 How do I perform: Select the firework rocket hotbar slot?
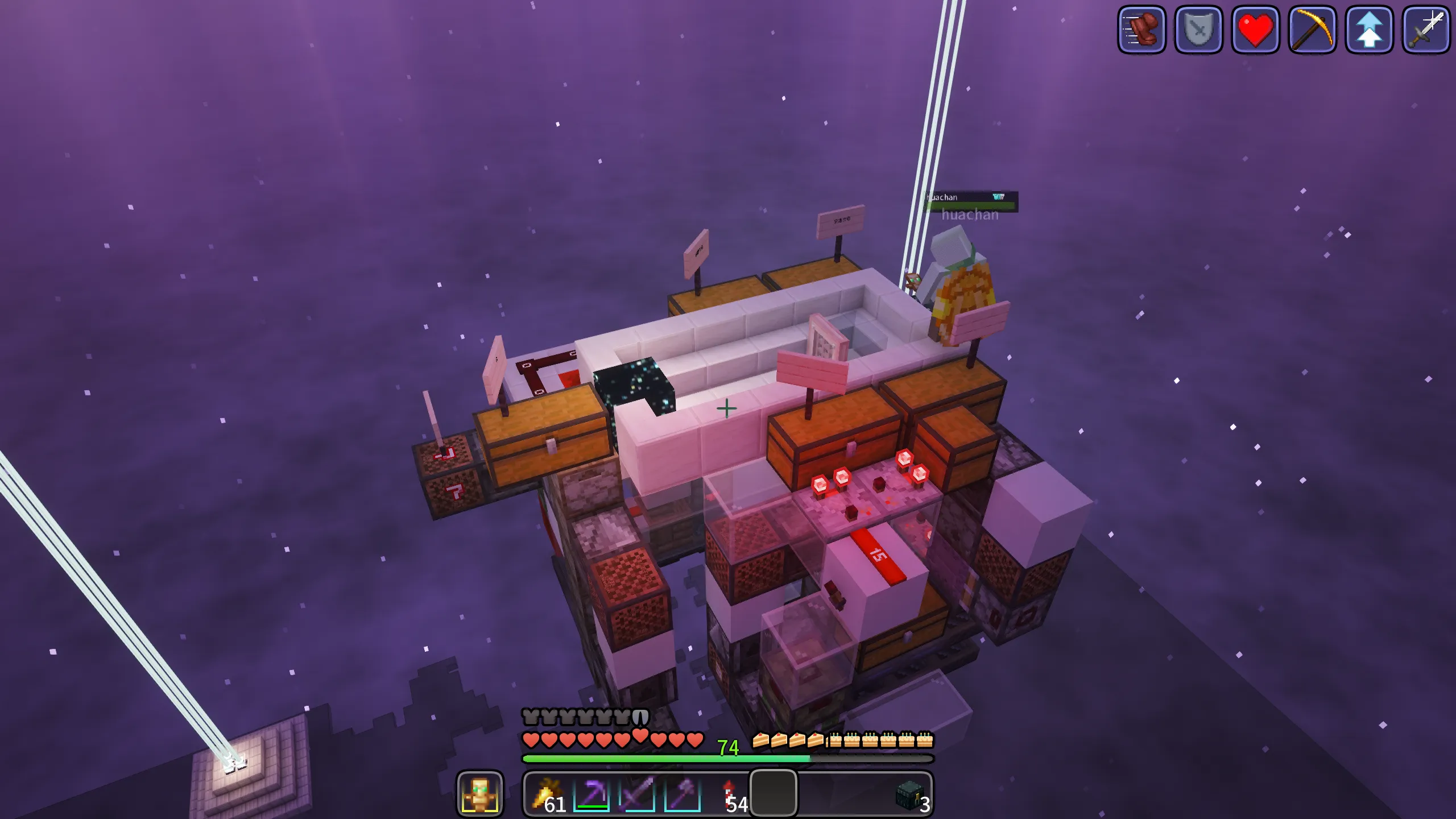tap(729, 794)
